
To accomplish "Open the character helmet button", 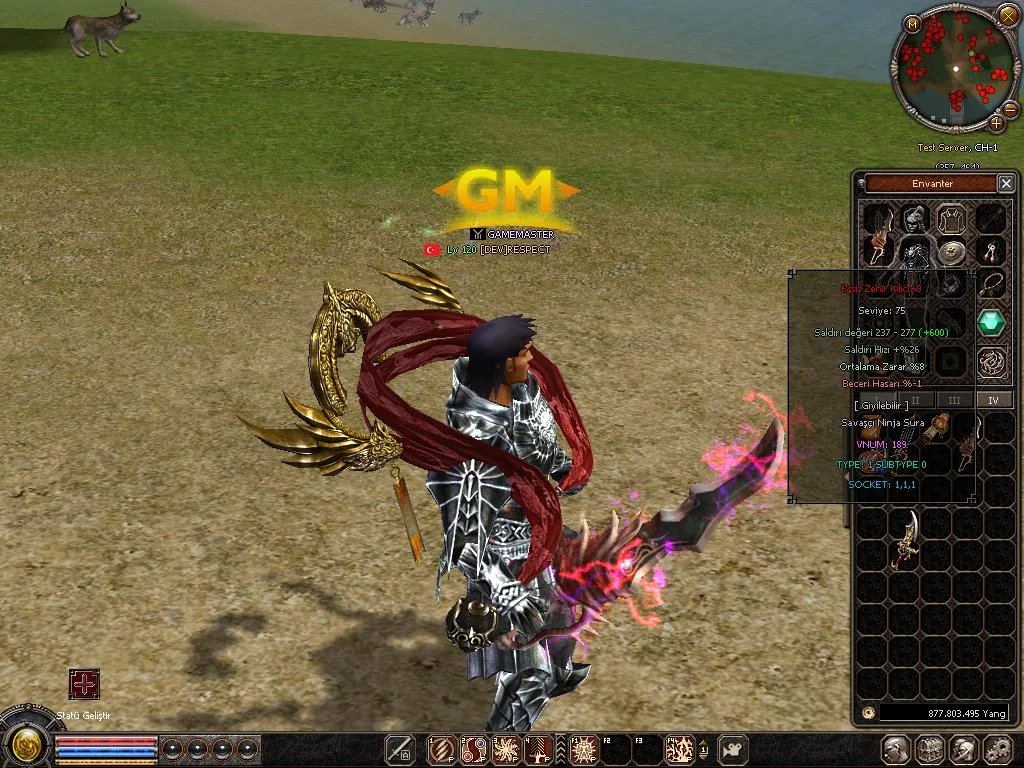I will (896, 749).
